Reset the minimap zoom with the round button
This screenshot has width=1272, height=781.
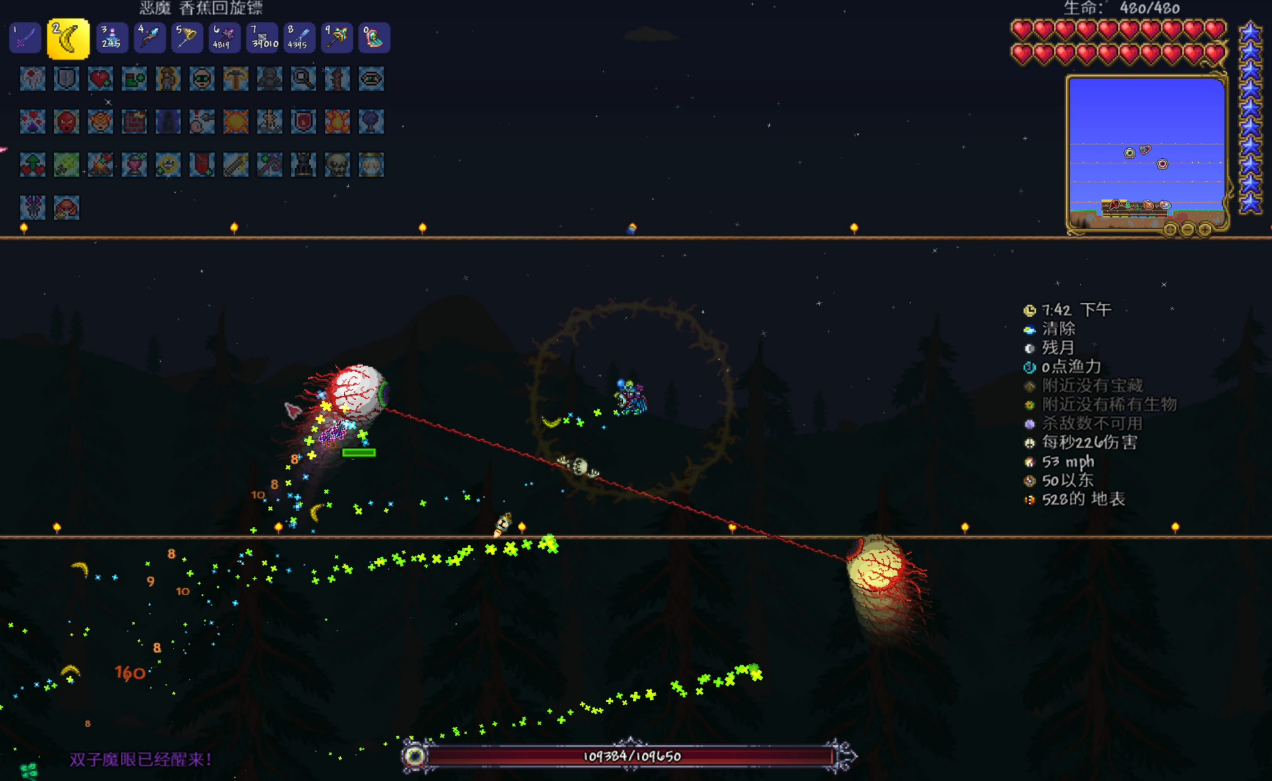pyautogui.click(x=1169, y=230)
